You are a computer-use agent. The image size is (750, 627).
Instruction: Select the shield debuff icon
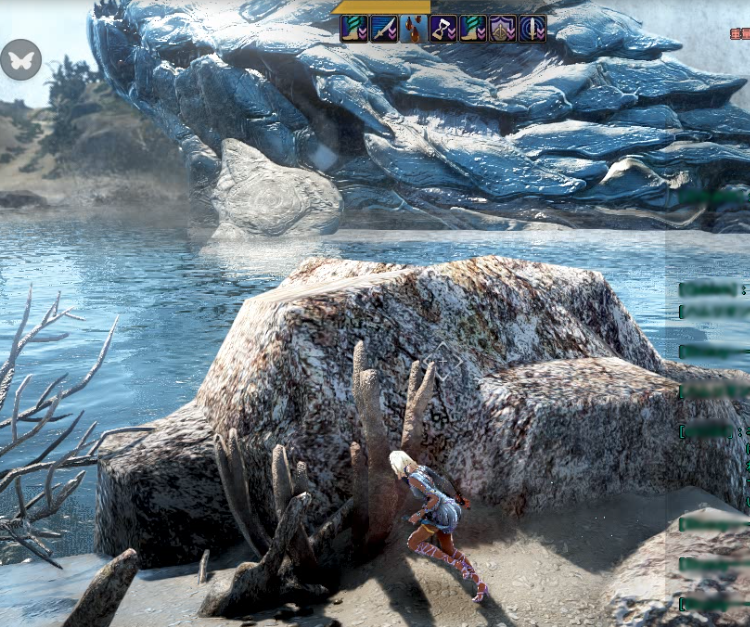pyautogui.click(x=503, y=29)
